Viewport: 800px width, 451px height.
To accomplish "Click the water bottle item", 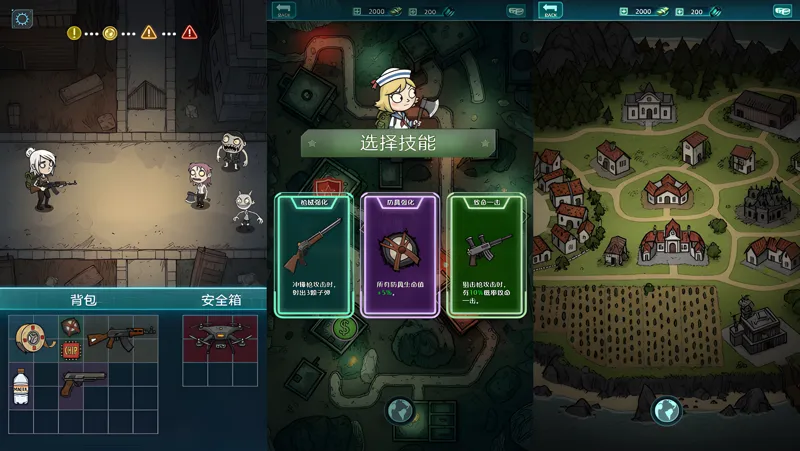I will 21,386.
